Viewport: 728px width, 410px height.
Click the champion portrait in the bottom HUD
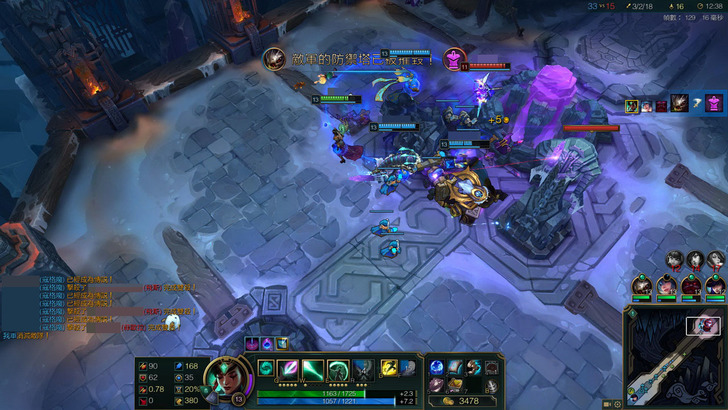[225, 378]
